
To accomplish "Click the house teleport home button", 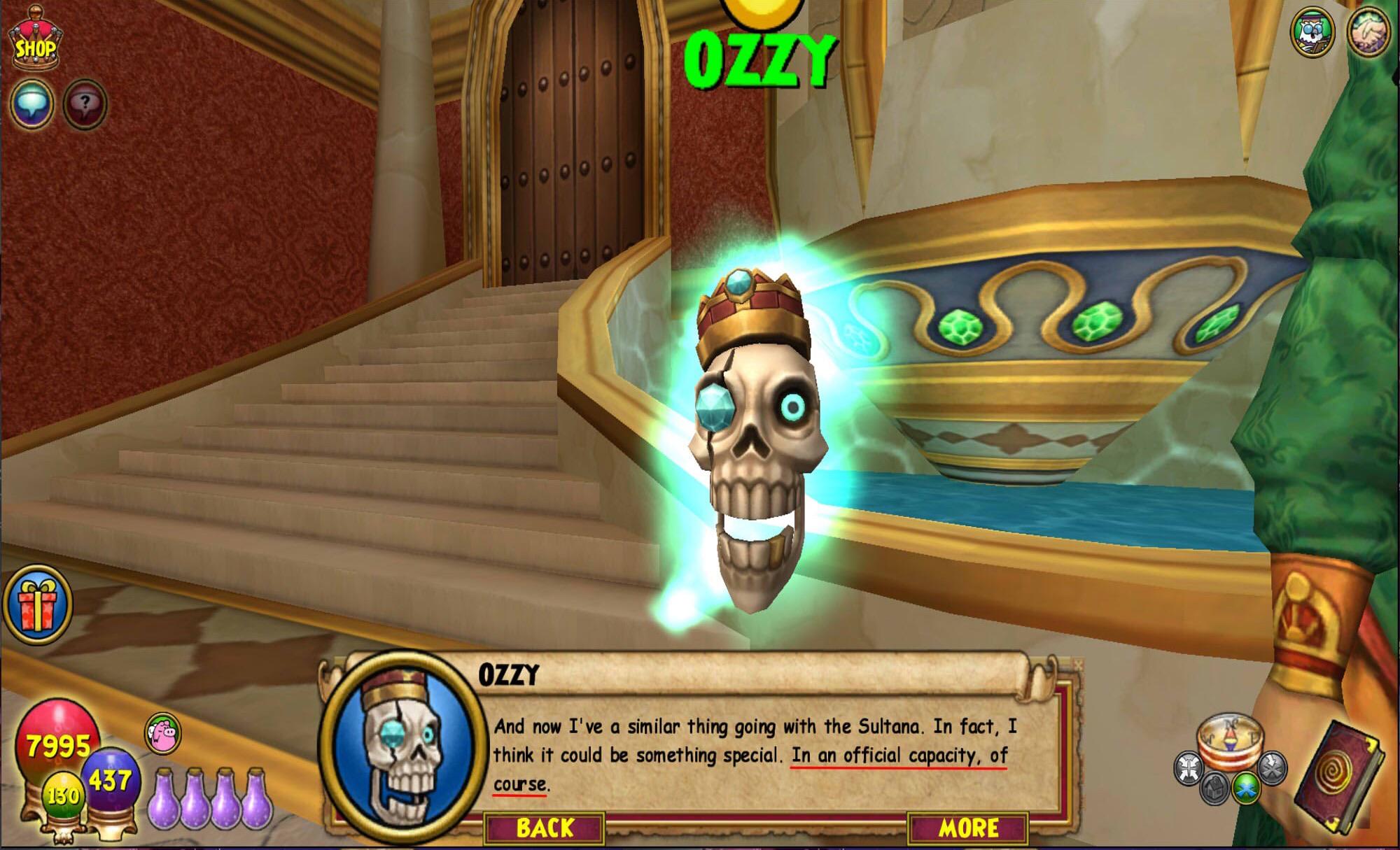I will (x=1215, y=788).
